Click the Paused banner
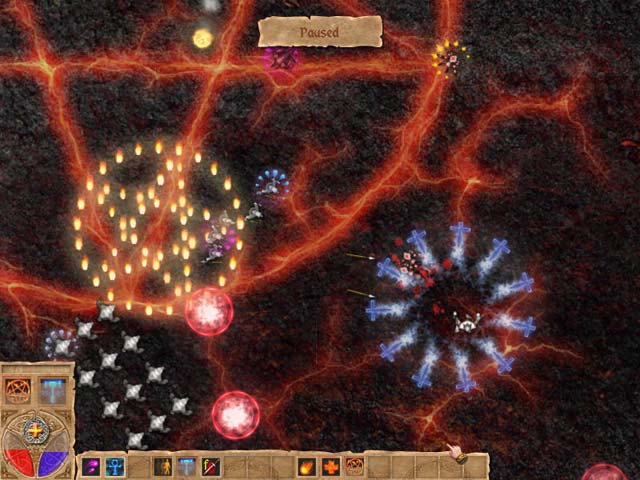This screenshot has height=480, width=640. (320, 32)
